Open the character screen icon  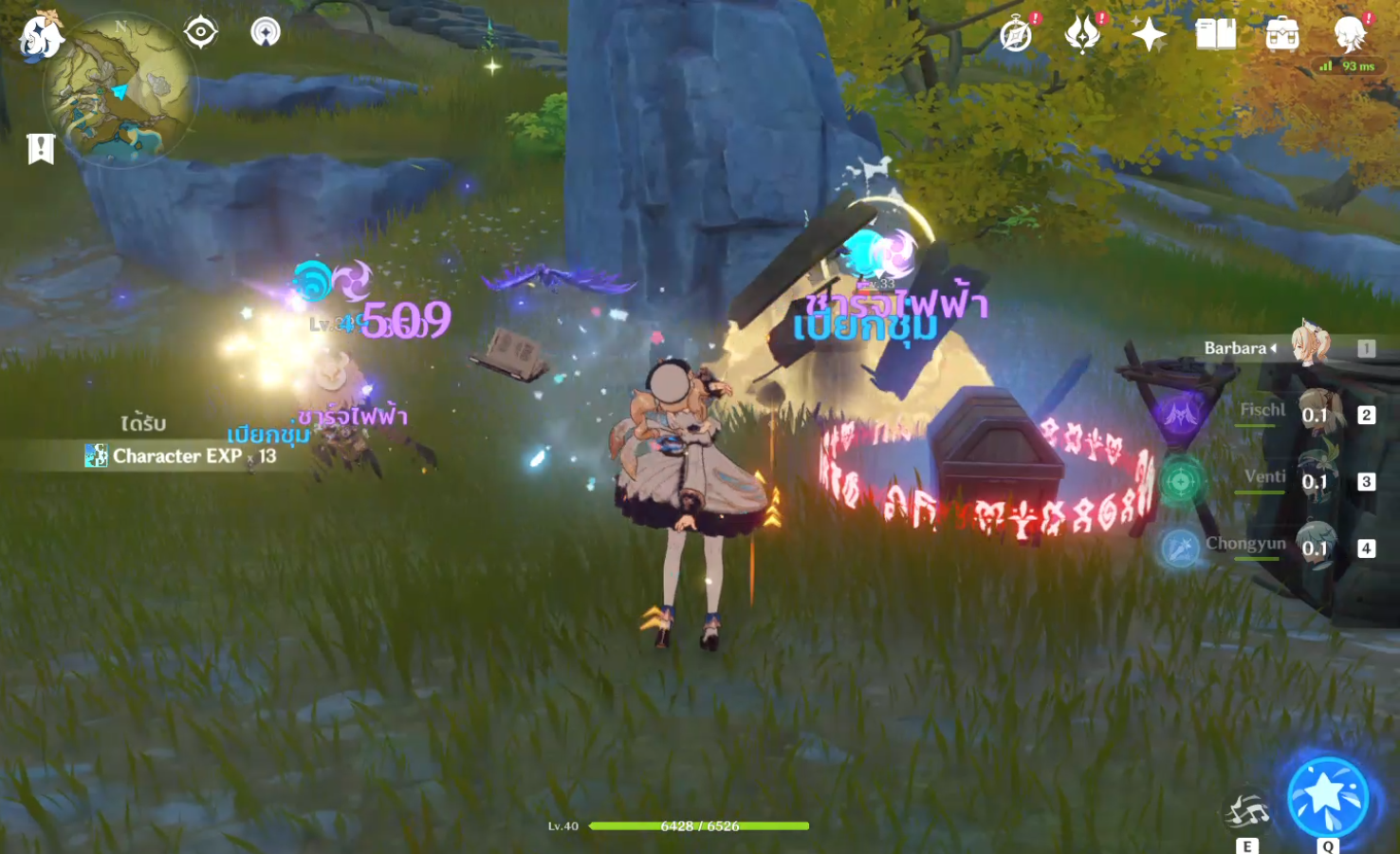[1349, 35]
